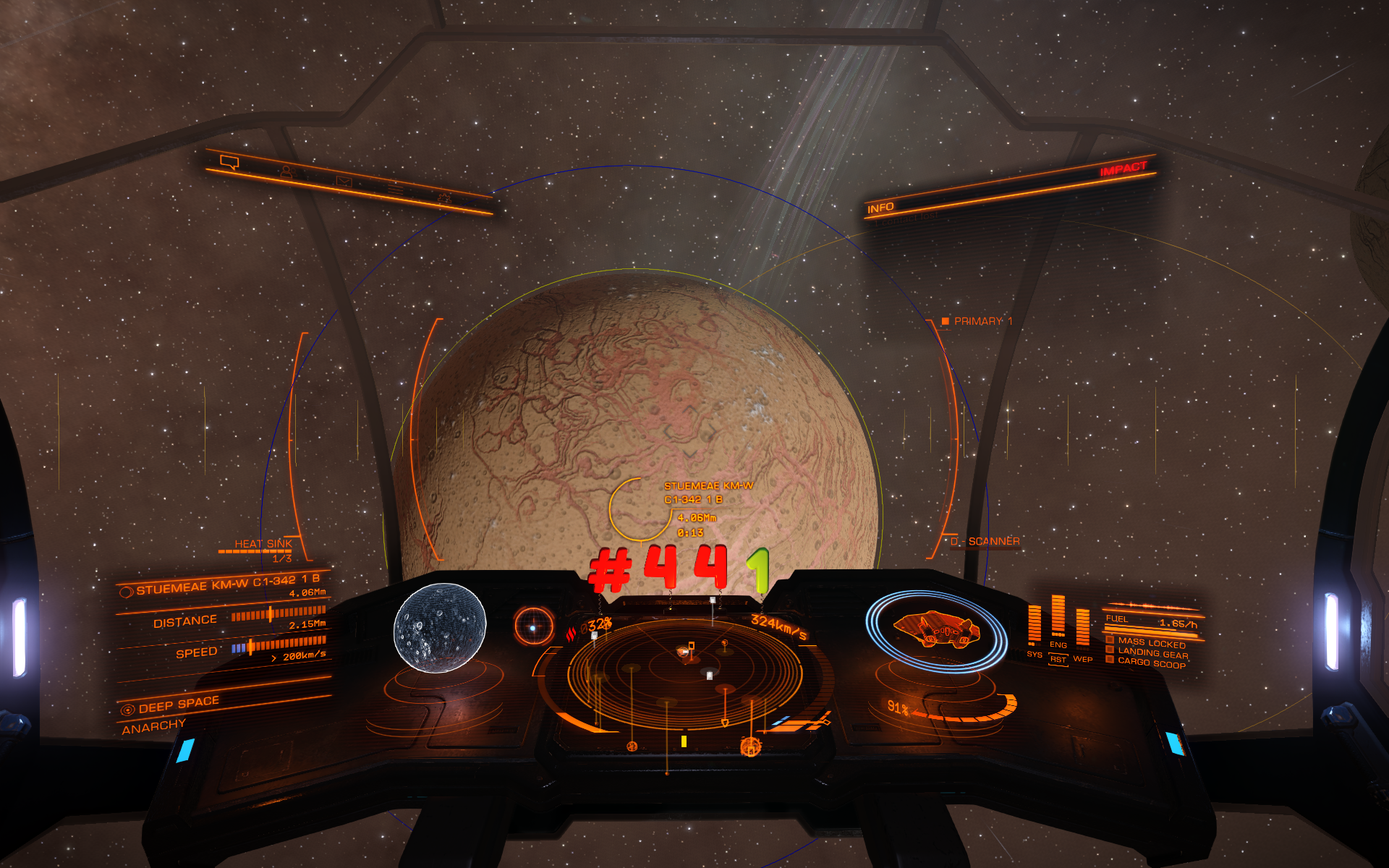Viewport: 1389px width, 868px height.
Task: Click the Heat Sink launcher label
Action: click(x=263, y=544)
